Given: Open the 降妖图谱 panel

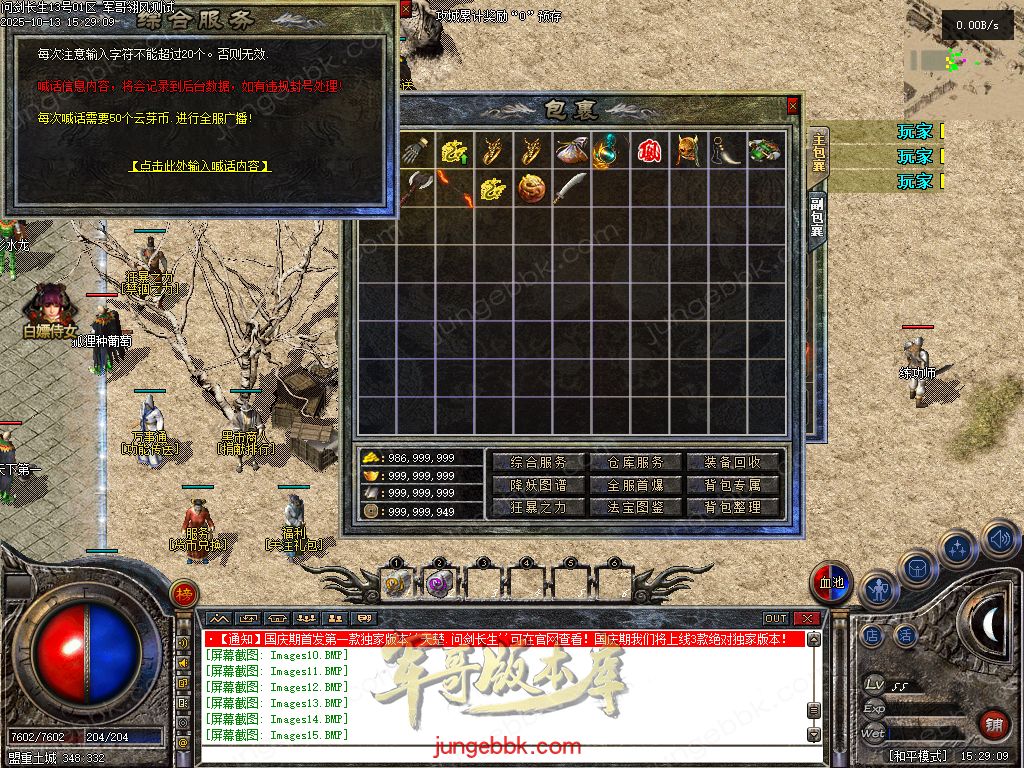Looking at the screenshot, I should coord(538,485).
